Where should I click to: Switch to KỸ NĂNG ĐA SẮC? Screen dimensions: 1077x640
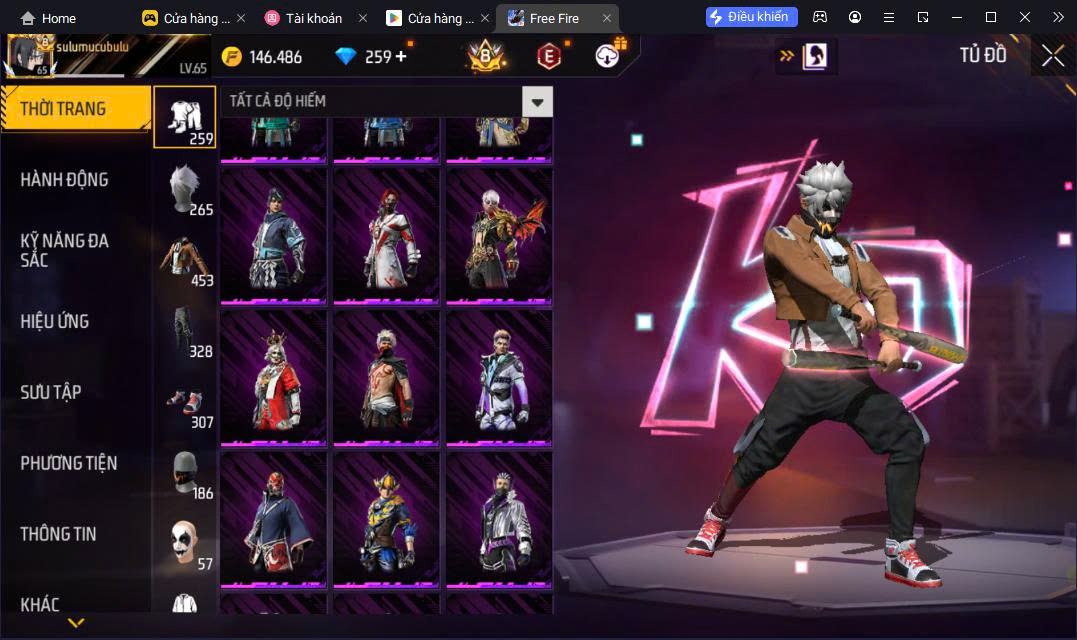(x=64, y=250)
